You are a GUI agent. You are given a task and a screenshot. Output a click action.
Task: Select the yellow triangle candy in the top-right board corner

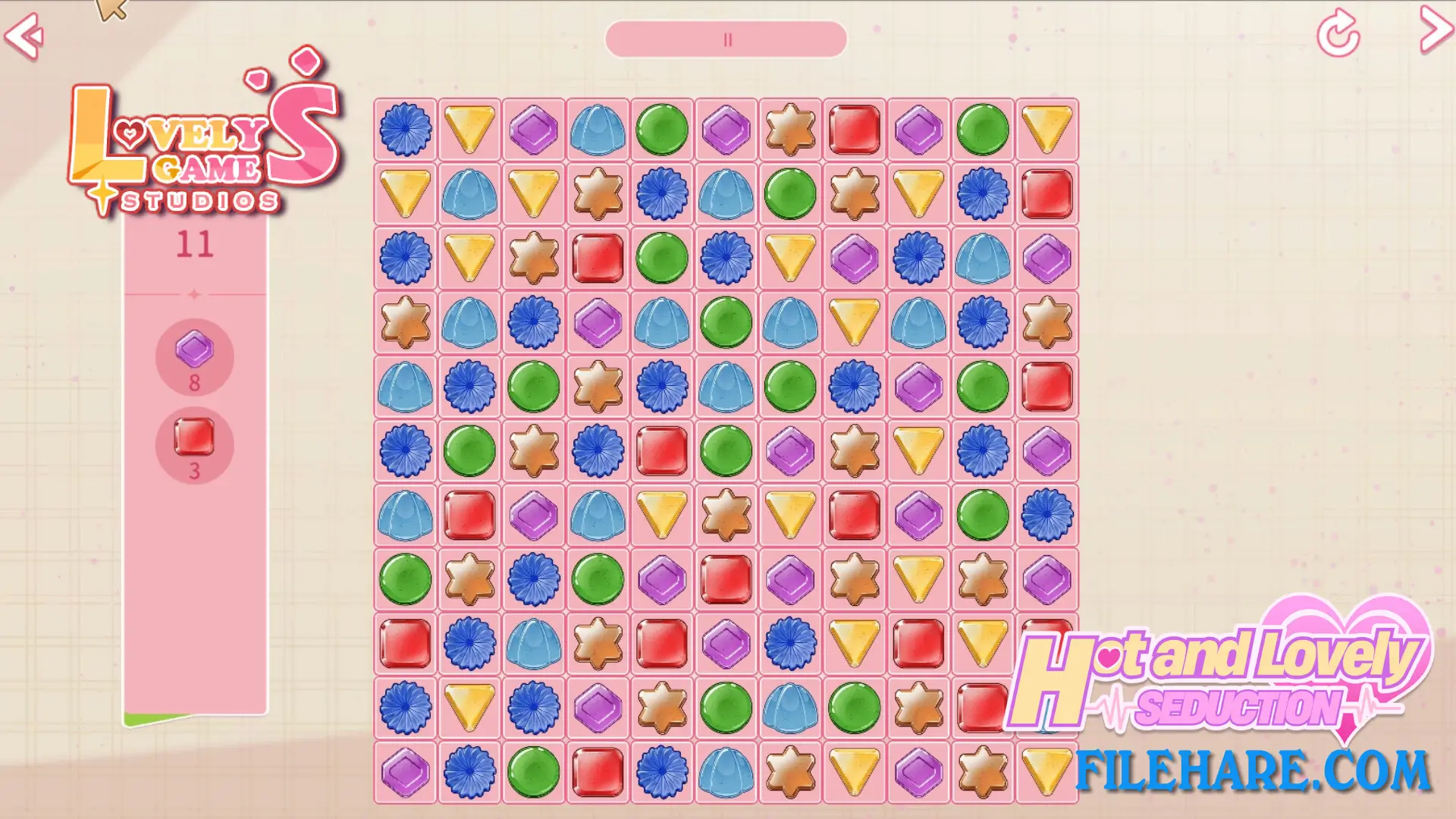tap(1046, 130)
